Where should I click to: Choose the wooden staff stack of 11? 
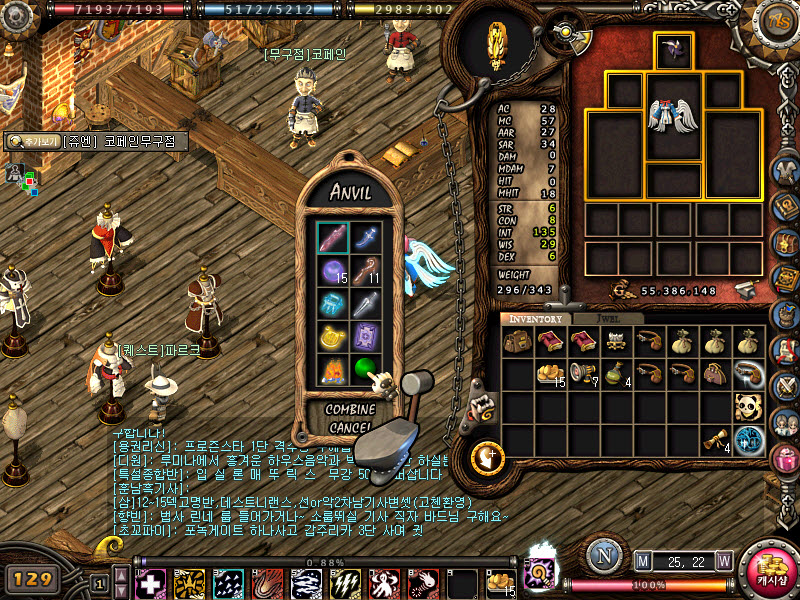click(x=366, y=271)
